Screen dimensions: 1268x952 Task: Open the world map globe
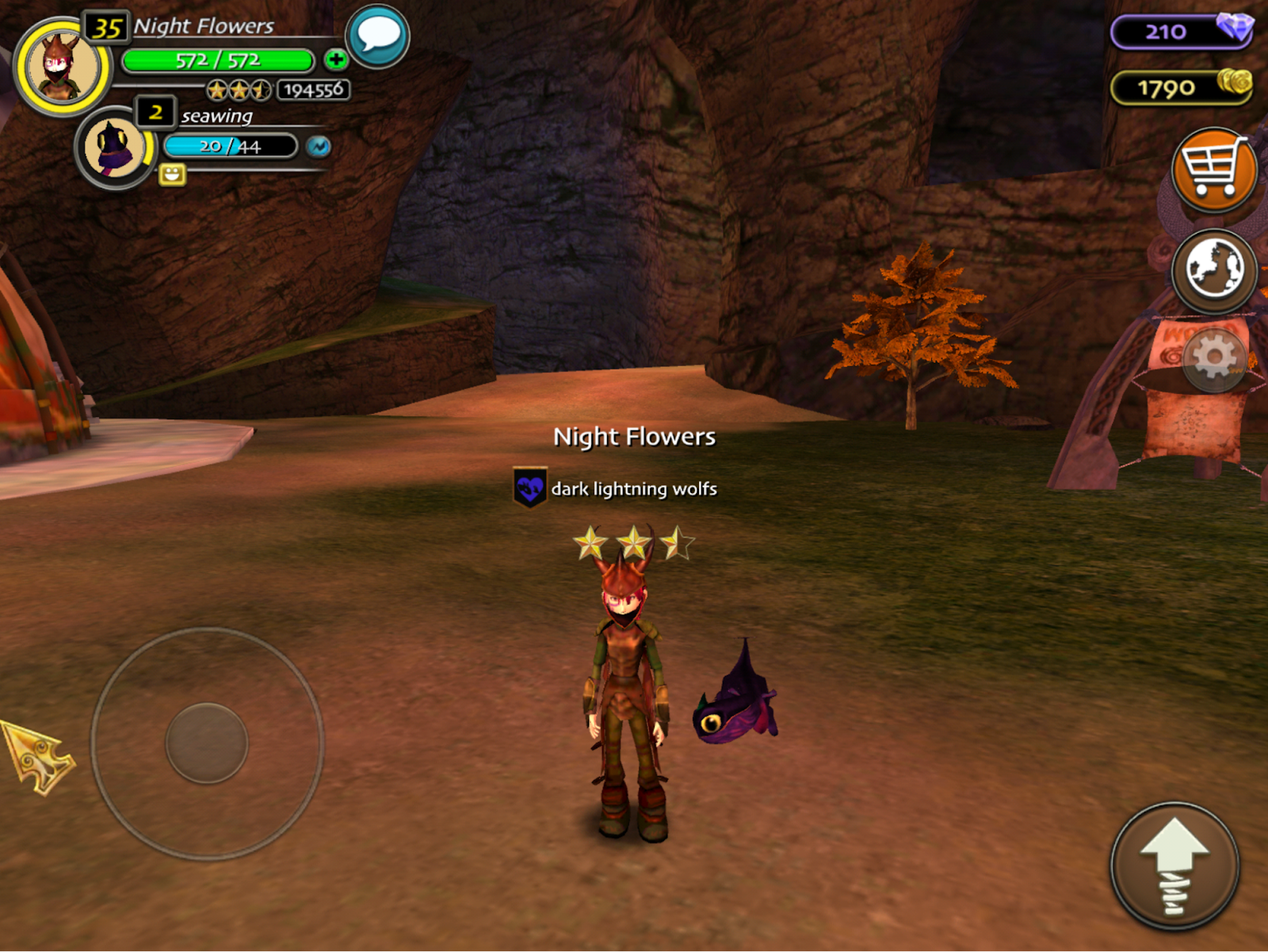tap(1213, 270)
